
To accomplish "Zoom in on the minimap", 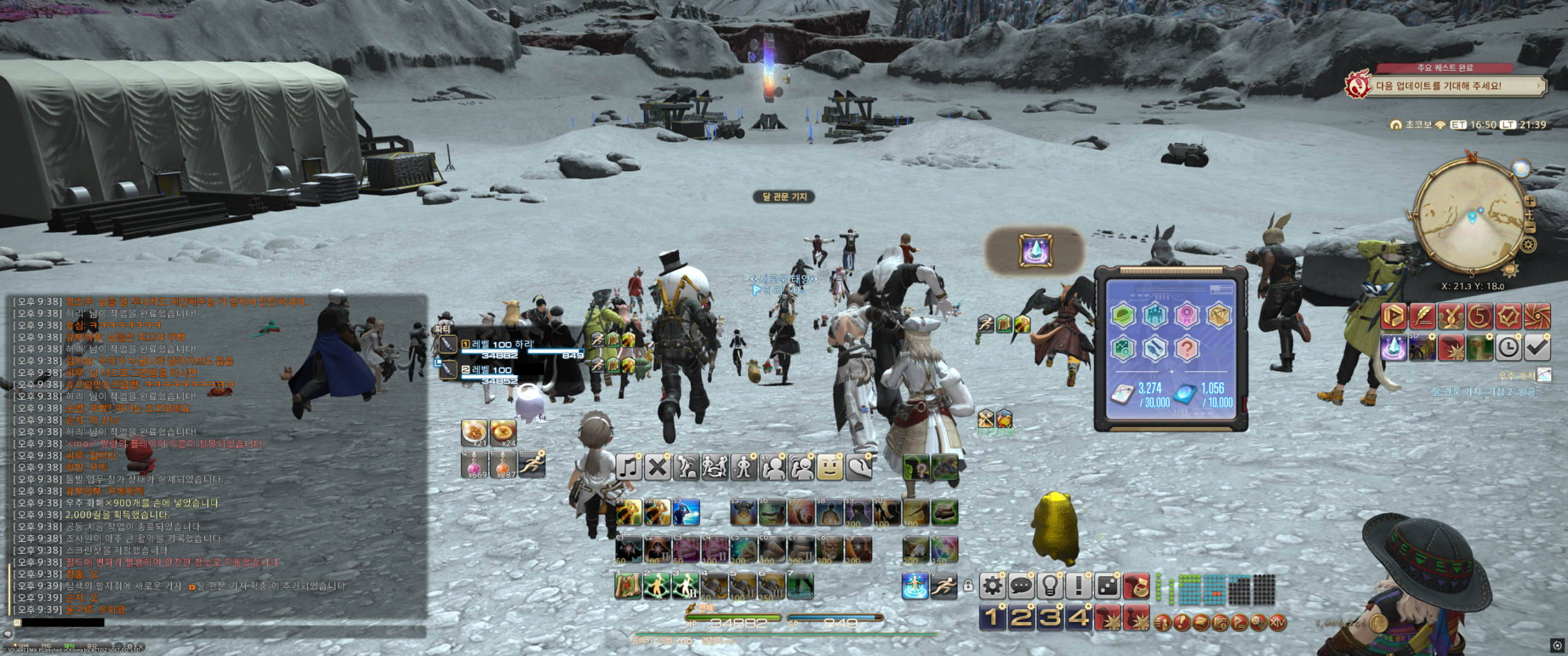I will click(1530, 202).
